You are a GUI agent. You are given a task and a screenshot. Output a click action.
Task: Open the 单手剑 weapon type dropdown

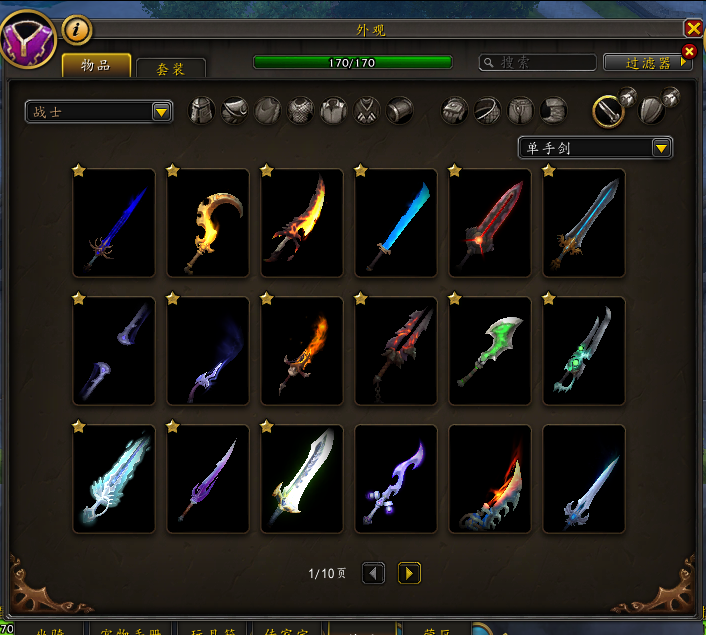tap(595, 148)
